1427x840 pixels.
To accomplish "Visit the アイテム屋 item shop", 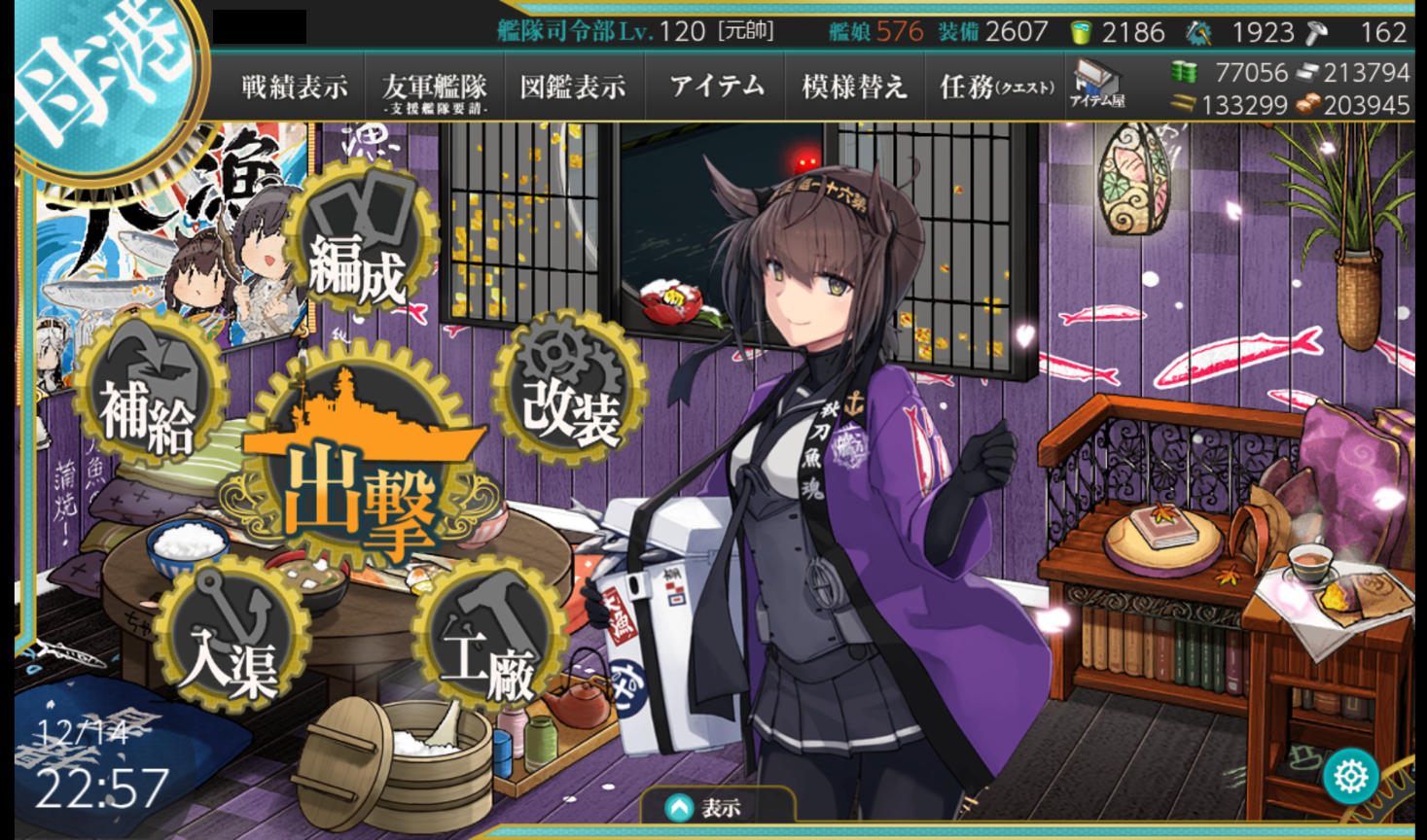I will (x=1097, y=84).
